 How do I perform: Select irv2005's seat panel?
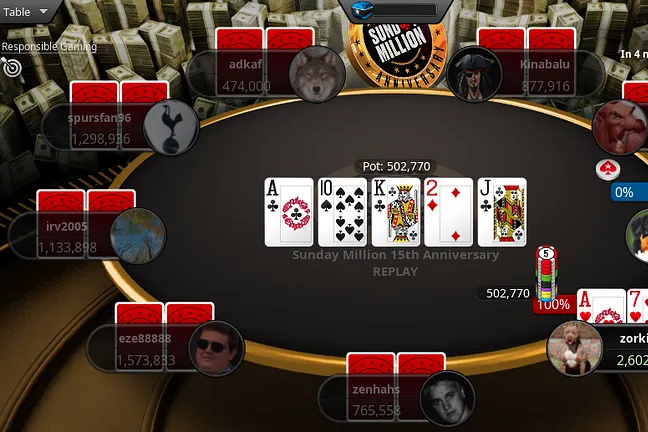67,237
